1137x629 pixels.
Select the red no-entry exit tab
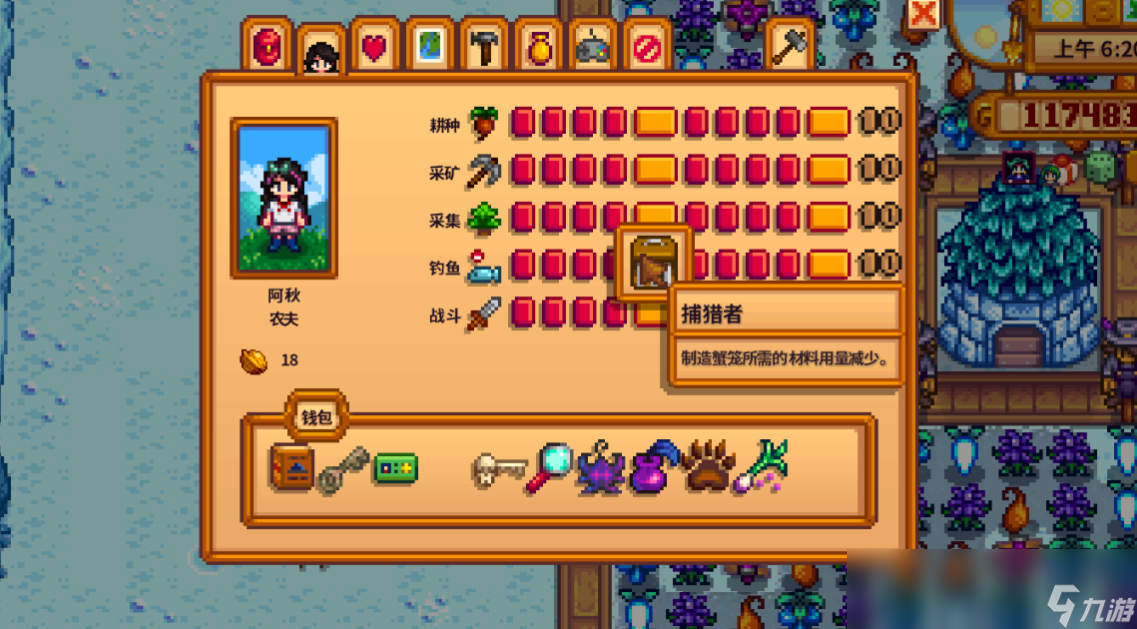coord(647,48)
